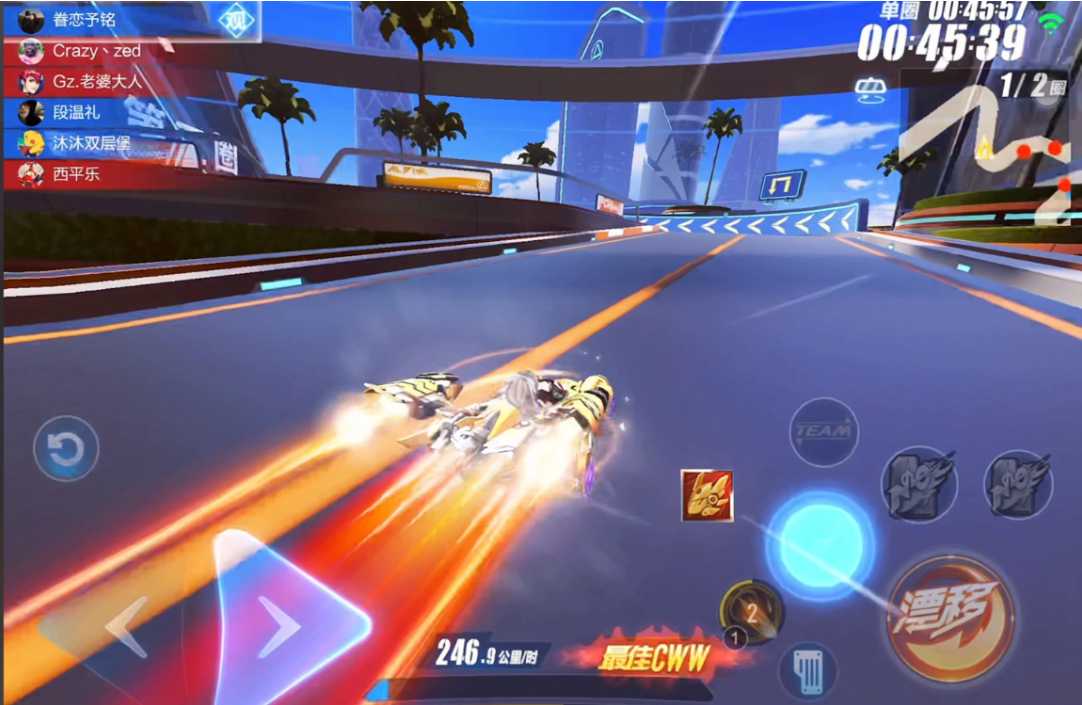Tap the diamond 观 spectate icon
This screenshot has width=1082, height=705.
236,20
